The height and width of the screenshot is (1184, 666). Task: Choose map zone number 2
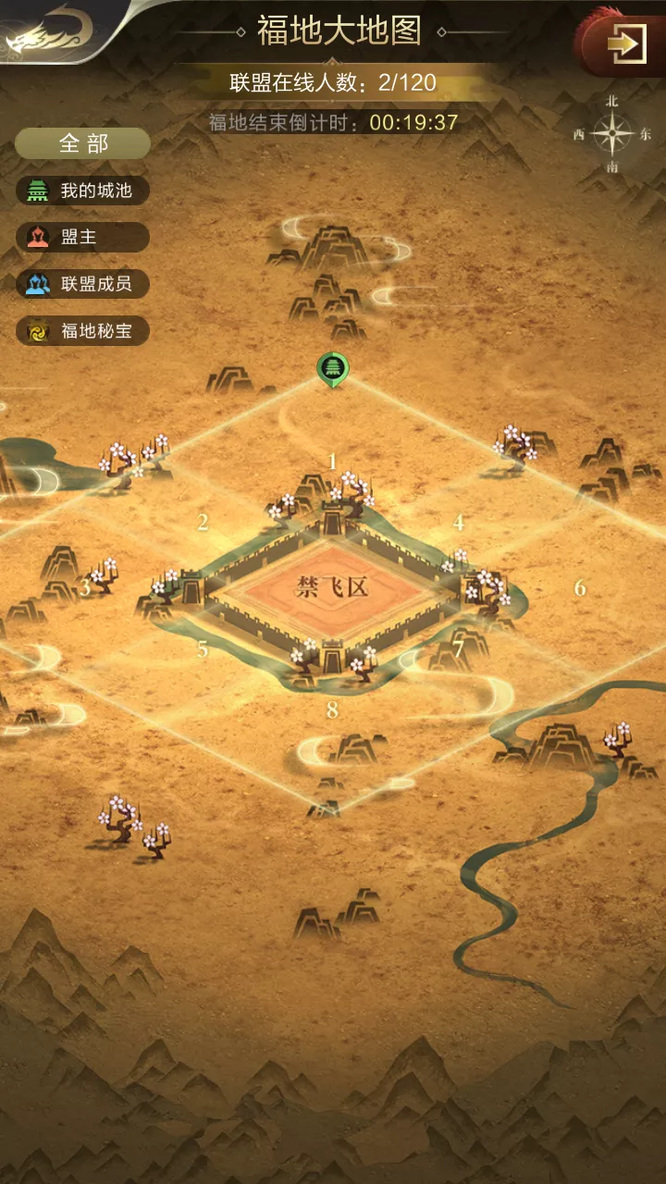(203, 522)
